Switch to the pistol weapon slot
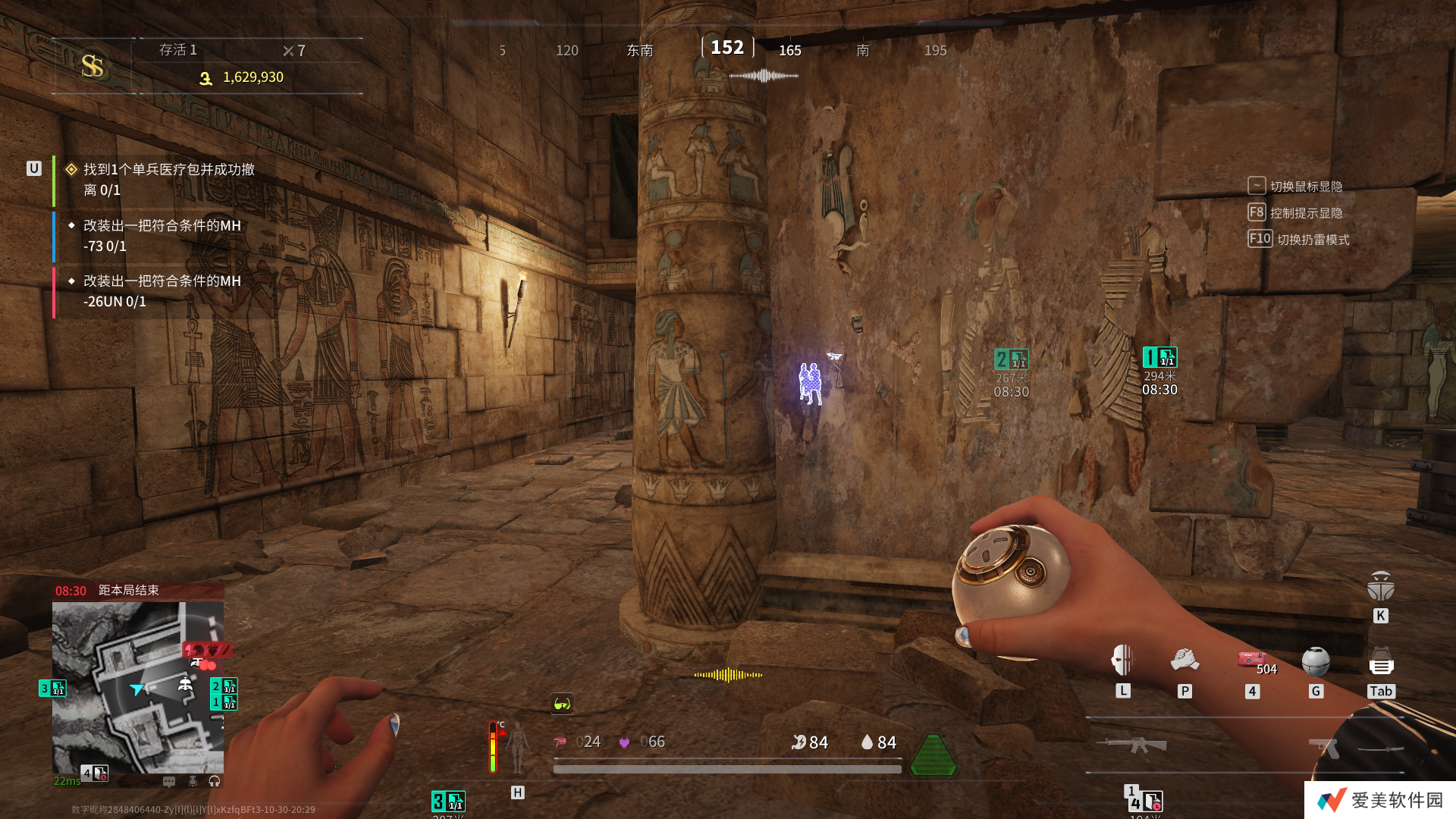The height and width of the screenshot is (819, 1456). 1323,748
